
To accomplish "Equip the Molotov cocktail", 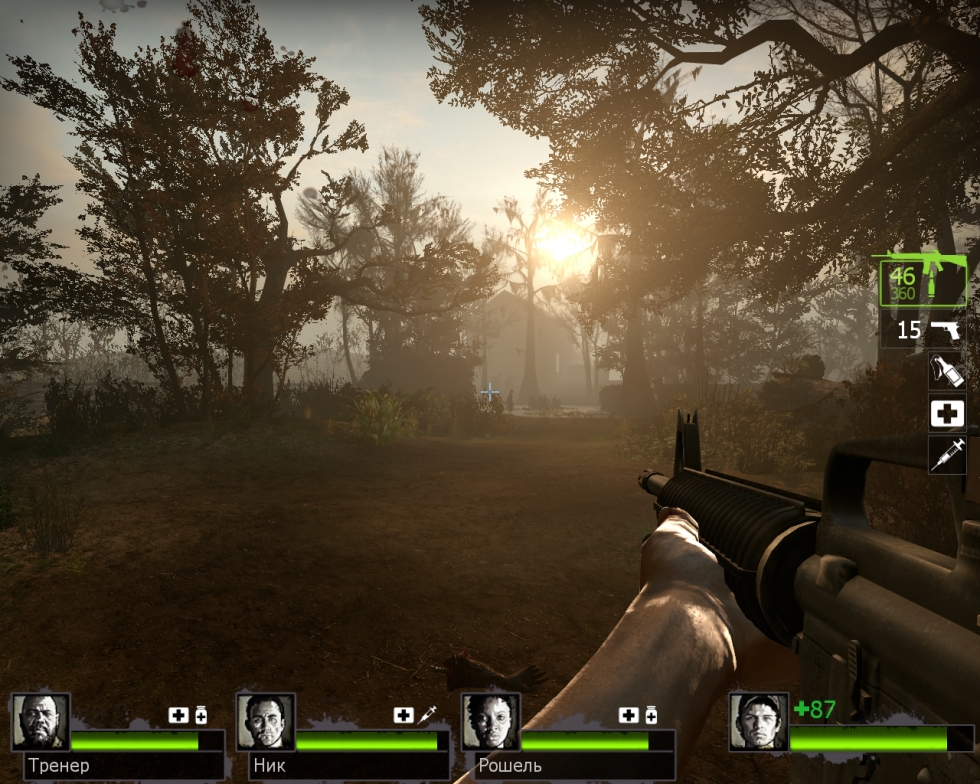I will (946, 371).
